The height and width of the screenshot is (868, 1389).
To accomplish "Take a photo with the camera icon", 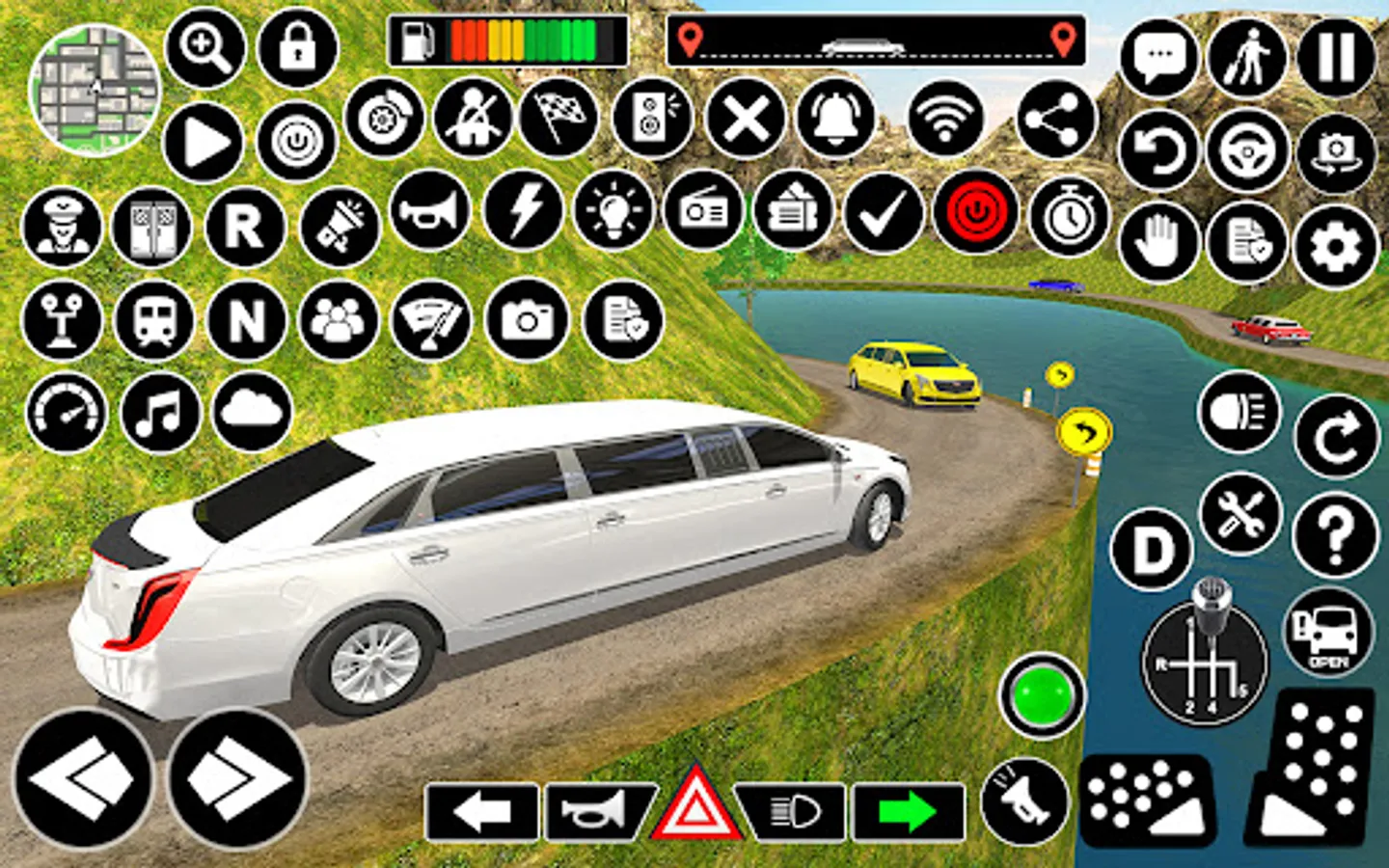I will (x=527, y=320).
